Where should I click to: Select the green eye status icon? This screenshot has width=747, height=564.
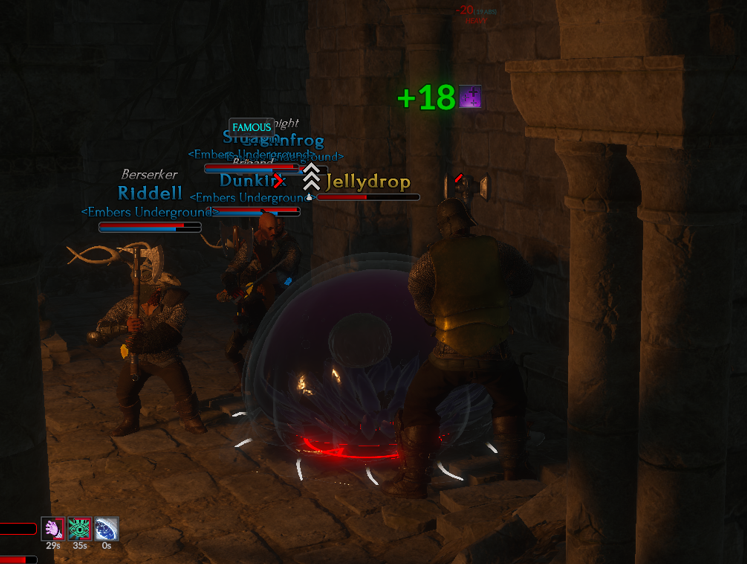(80, 528)
